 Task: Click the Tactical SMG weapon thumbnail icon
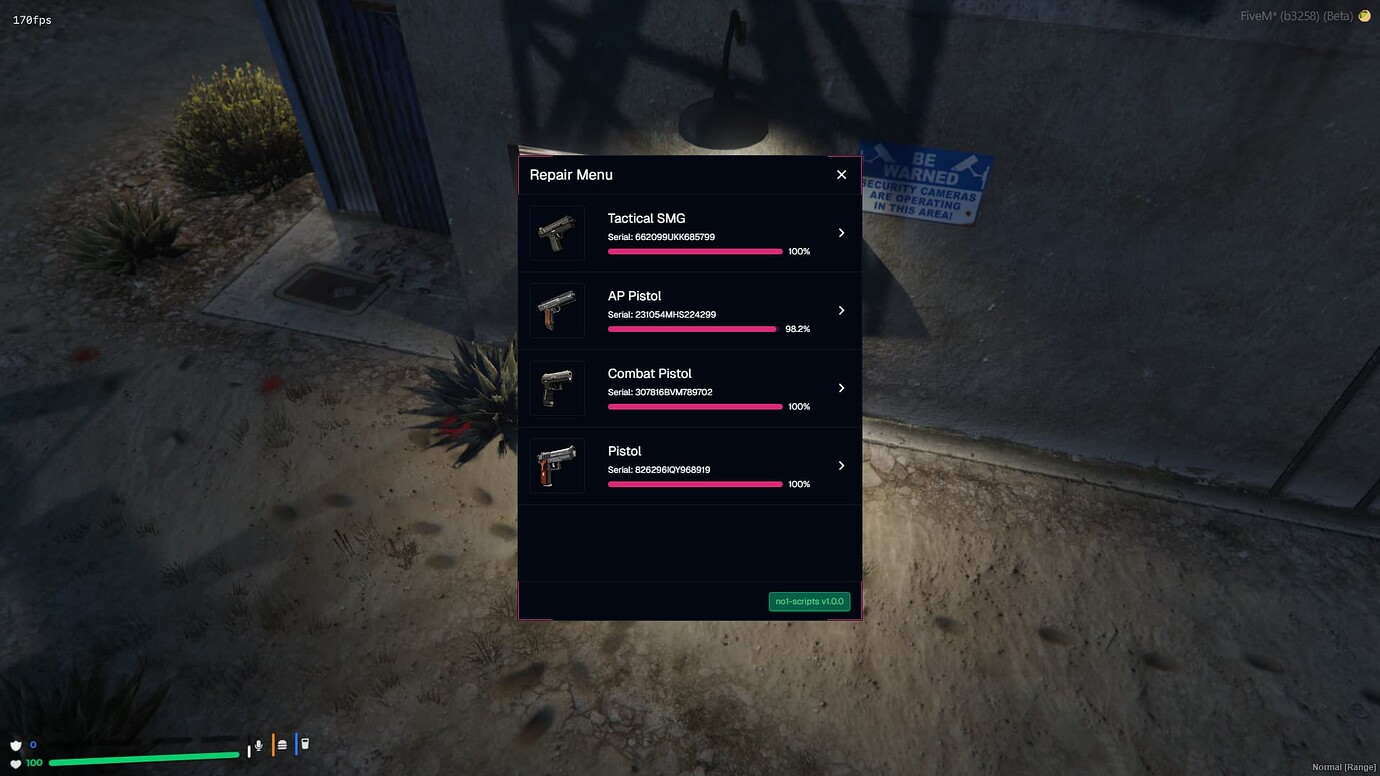click(x=557, y=232)
